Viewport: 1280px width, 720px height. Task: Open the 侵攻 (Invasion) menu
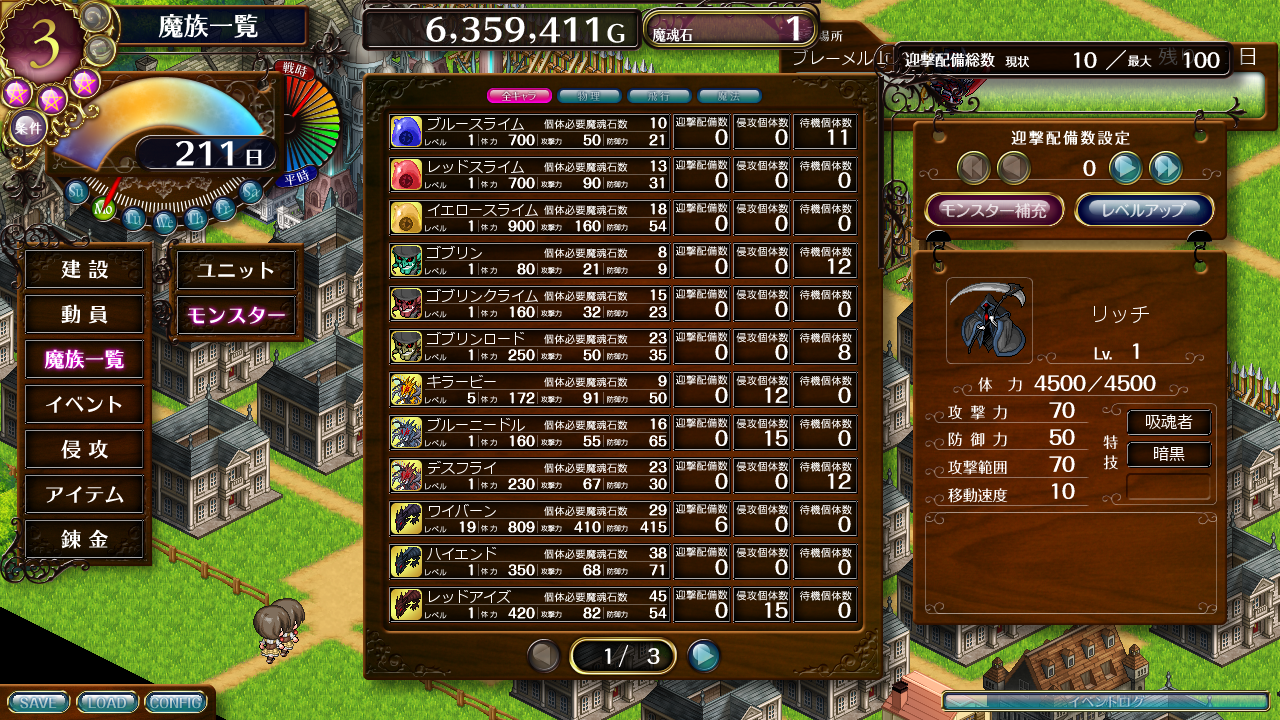[85, 449]
